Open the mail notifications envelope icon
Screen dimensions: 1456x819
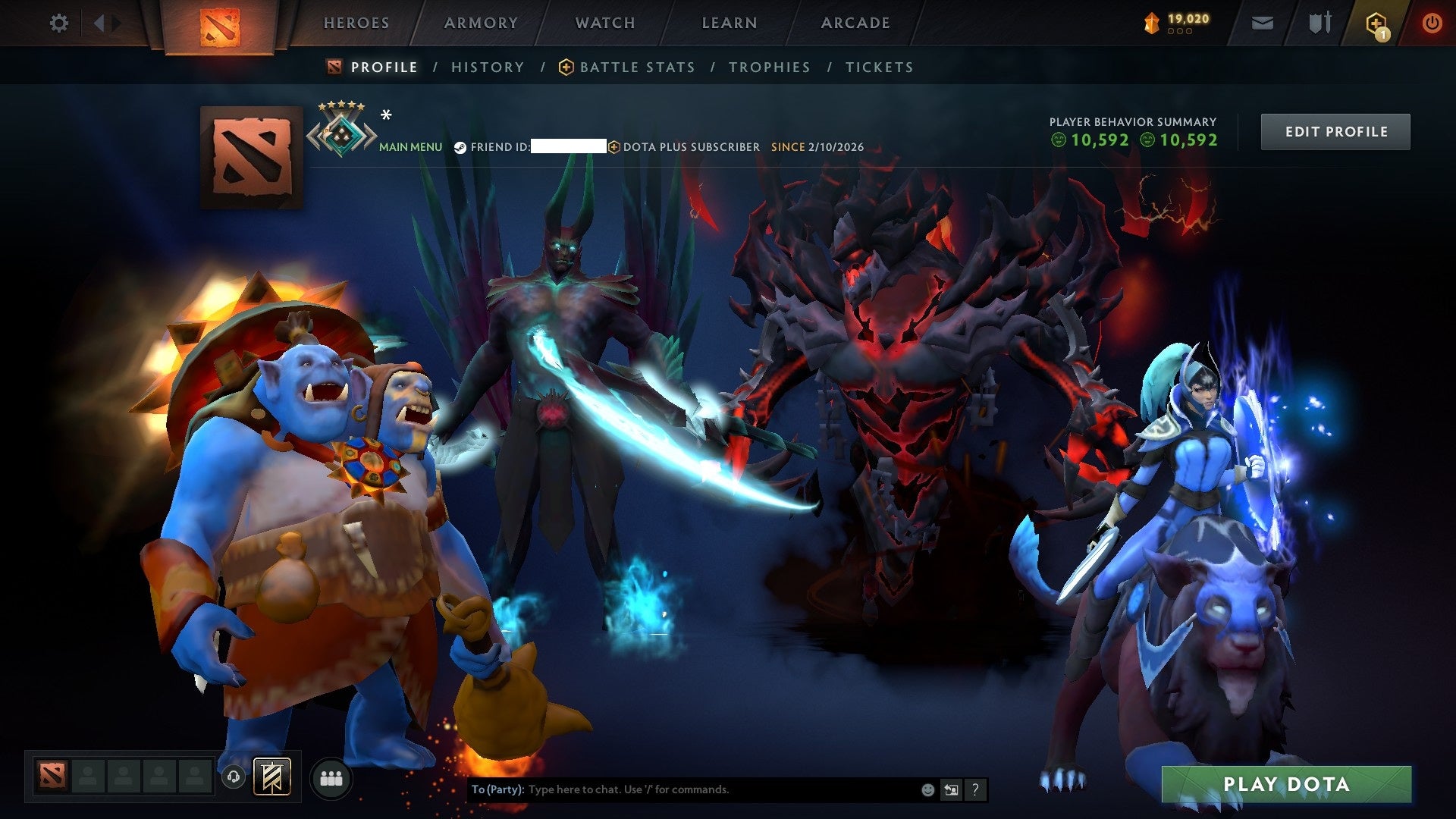click(1263, 23)
